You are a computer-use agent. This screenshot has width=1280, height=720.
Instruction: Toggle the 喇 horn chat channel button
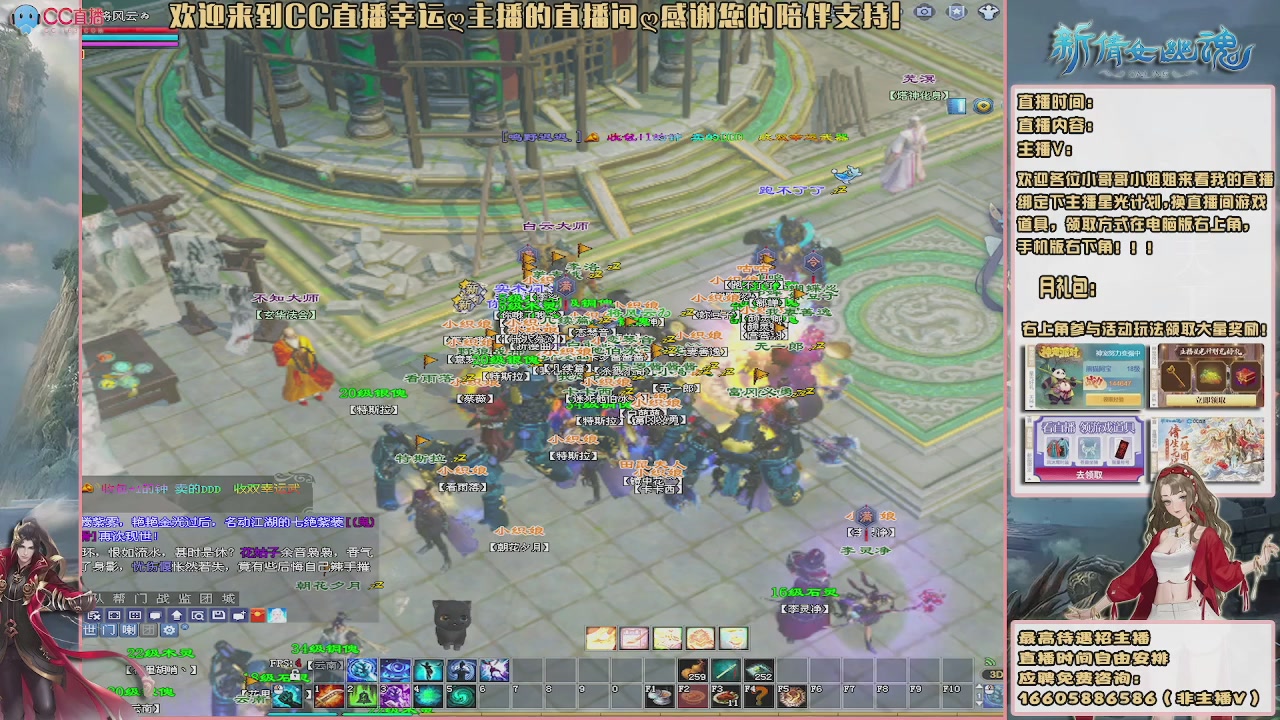tap(130, 630)
